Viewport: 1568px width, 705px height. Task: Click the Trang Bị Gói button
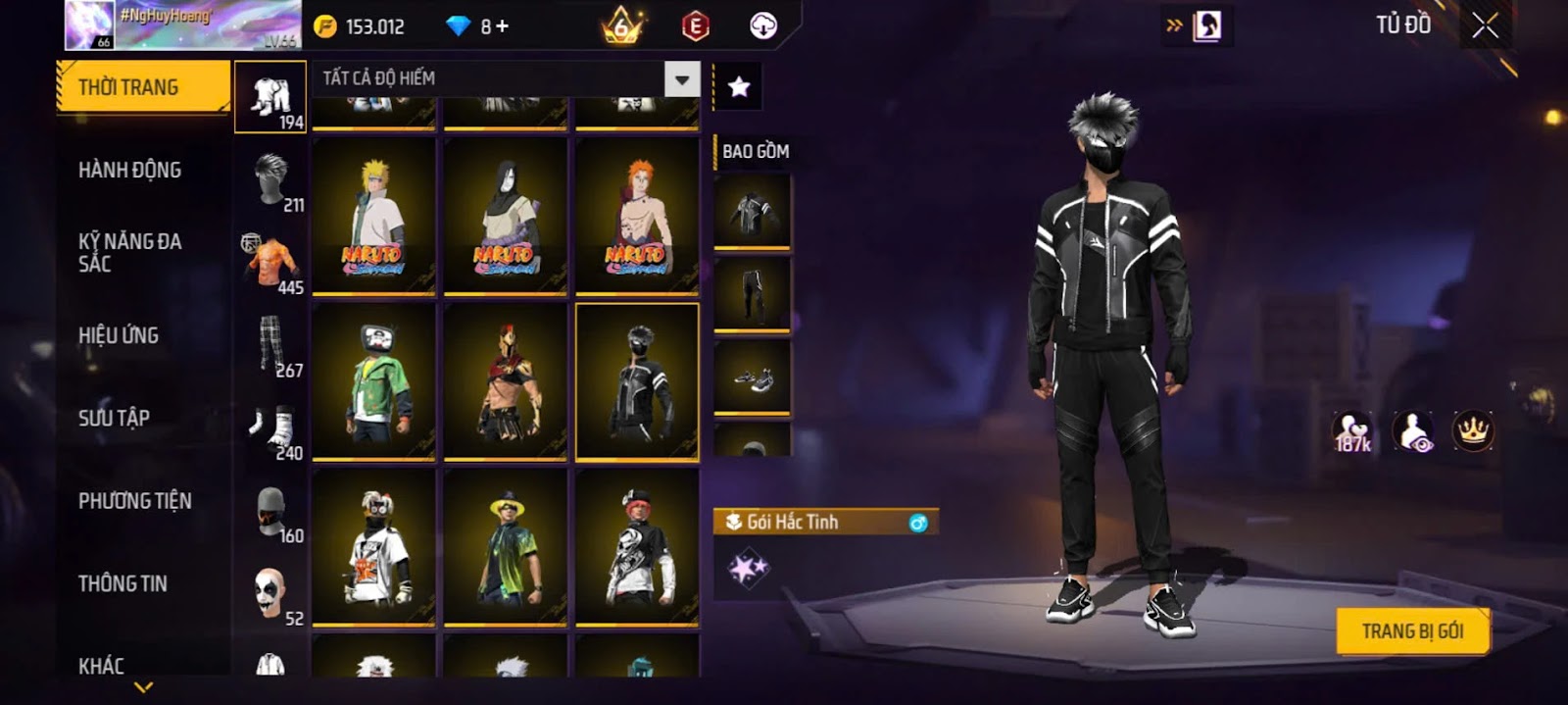1412,631
